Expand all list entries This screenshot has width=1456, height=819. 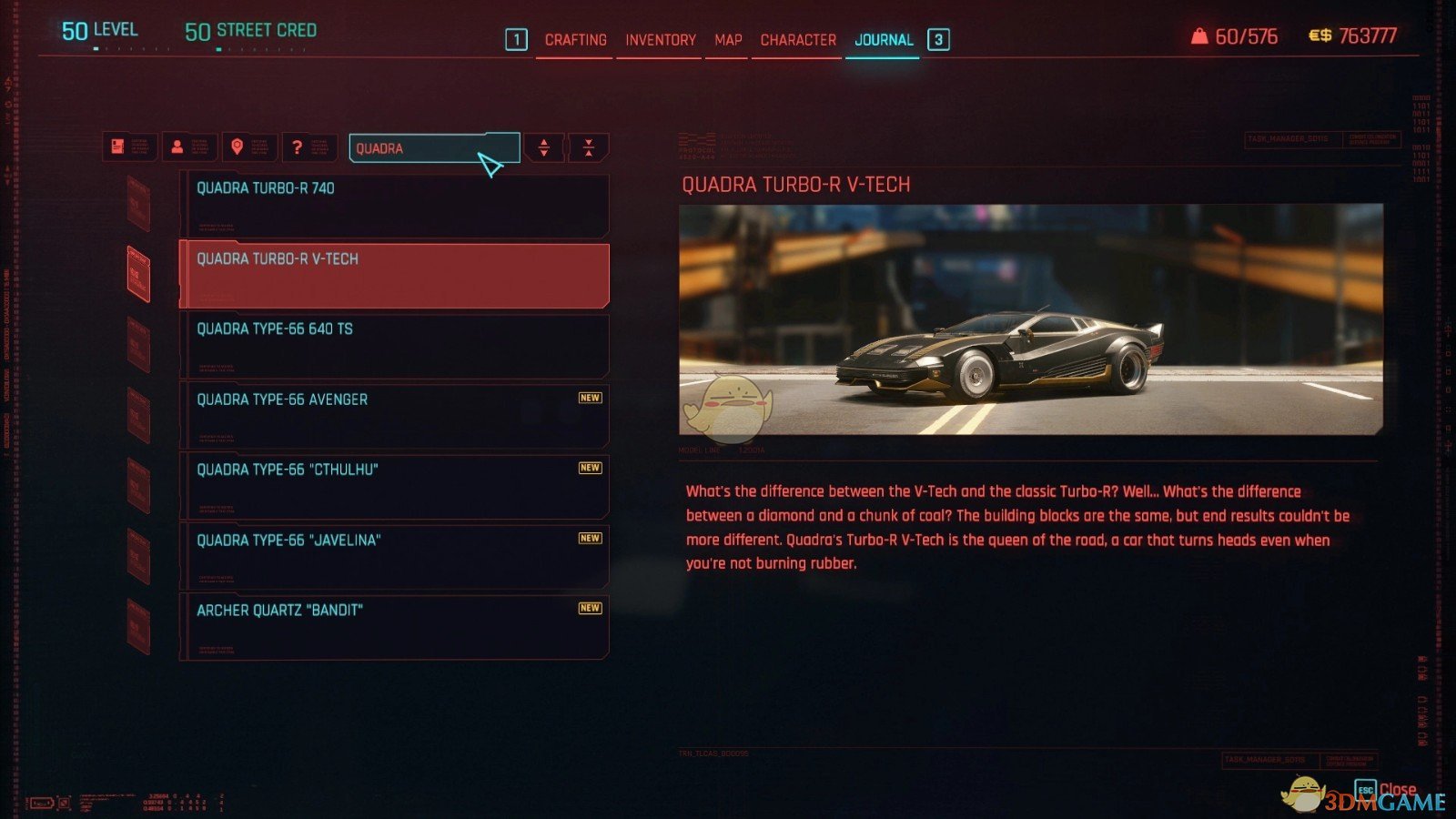coord(544,147)
